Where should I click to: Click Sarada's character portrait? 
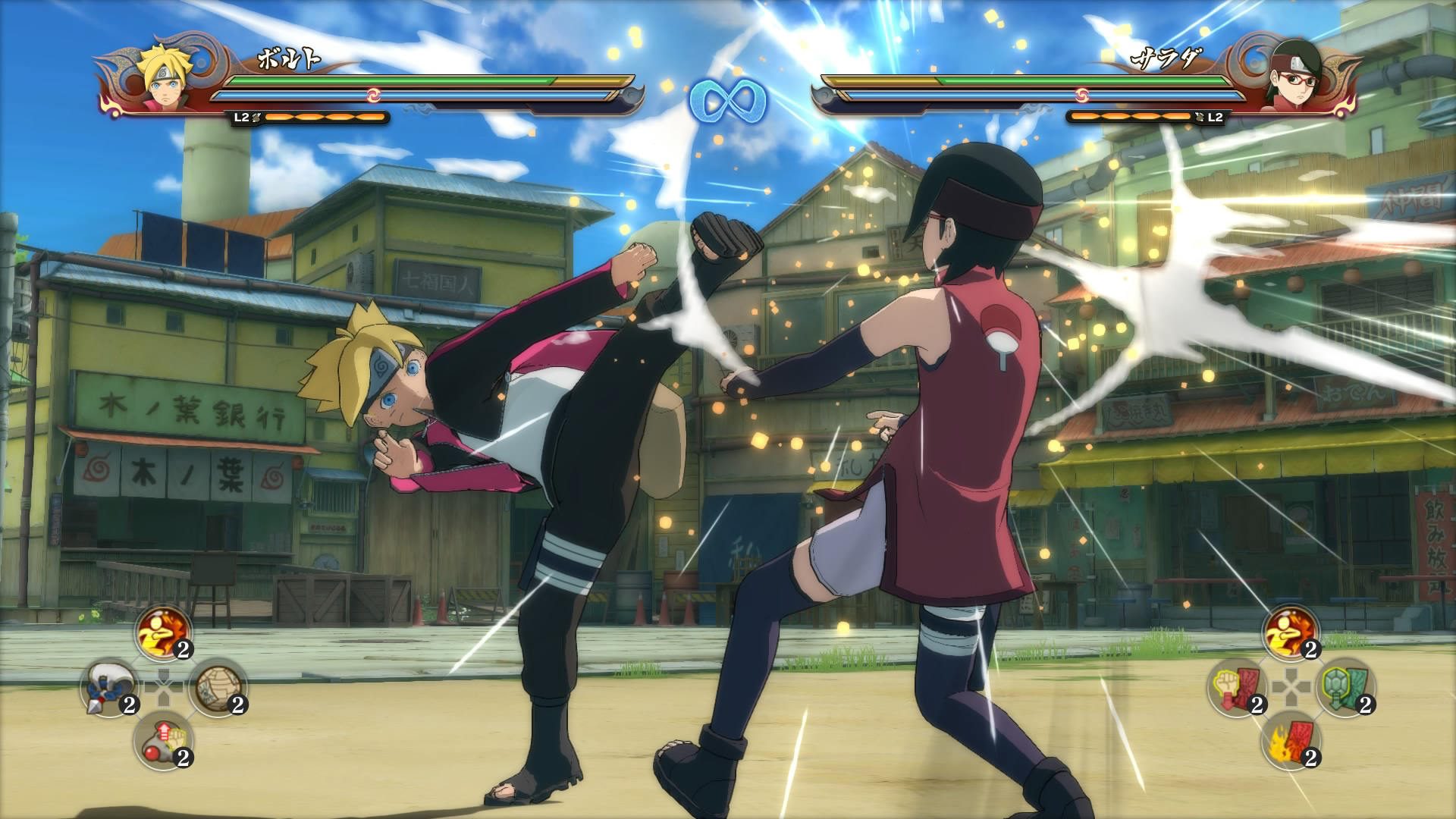pyautogui.click(x=1291, y=82)
